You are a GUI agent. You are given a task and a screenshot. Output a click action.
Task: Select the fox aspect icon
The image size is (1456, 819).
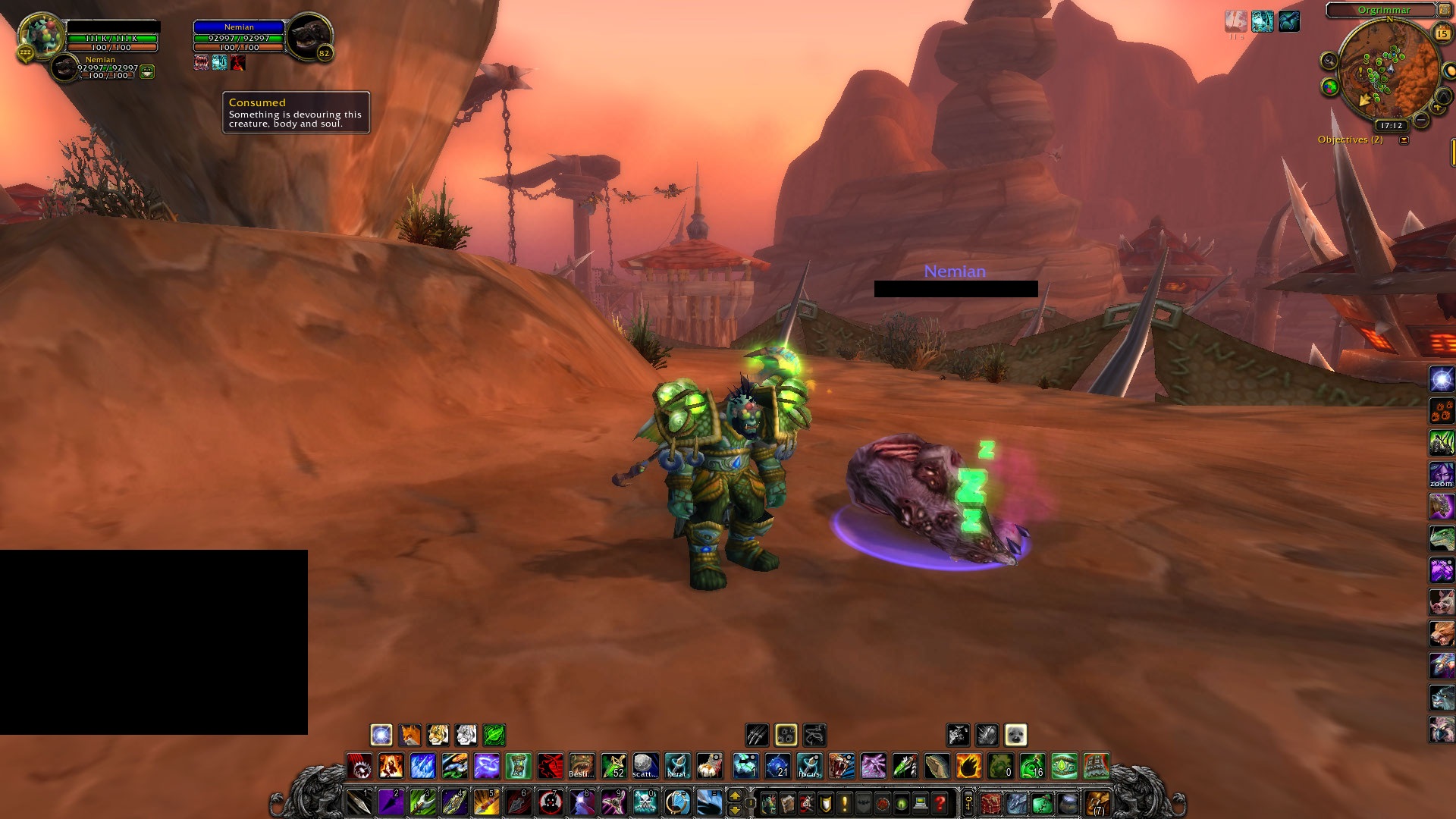tap(409, 735)
